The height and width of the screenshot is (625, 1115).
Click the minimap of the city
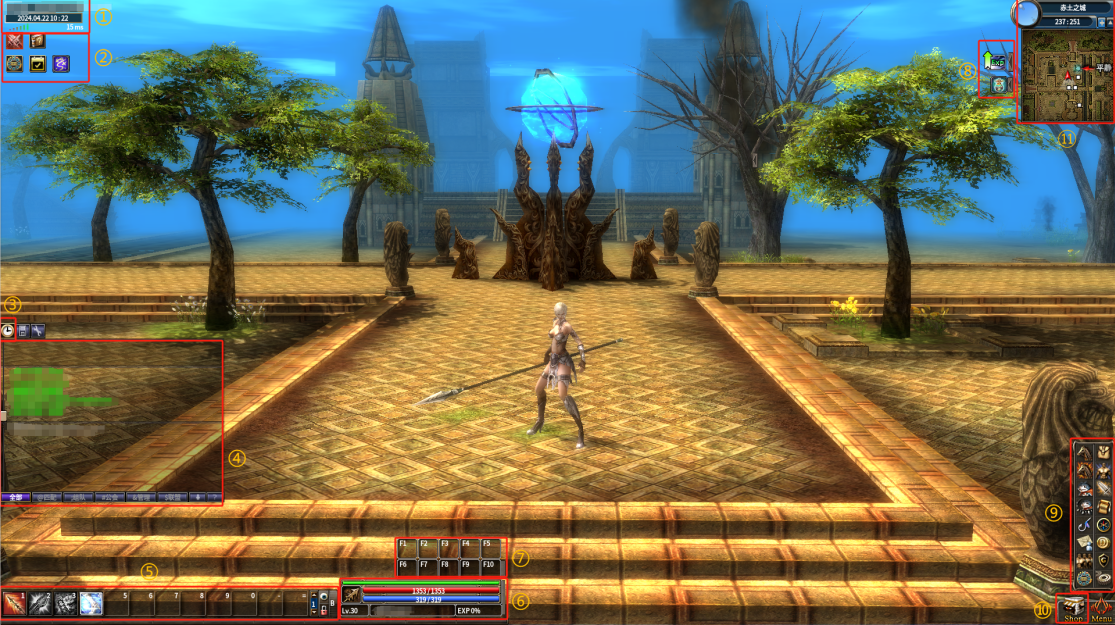[x=1064, y=75]
